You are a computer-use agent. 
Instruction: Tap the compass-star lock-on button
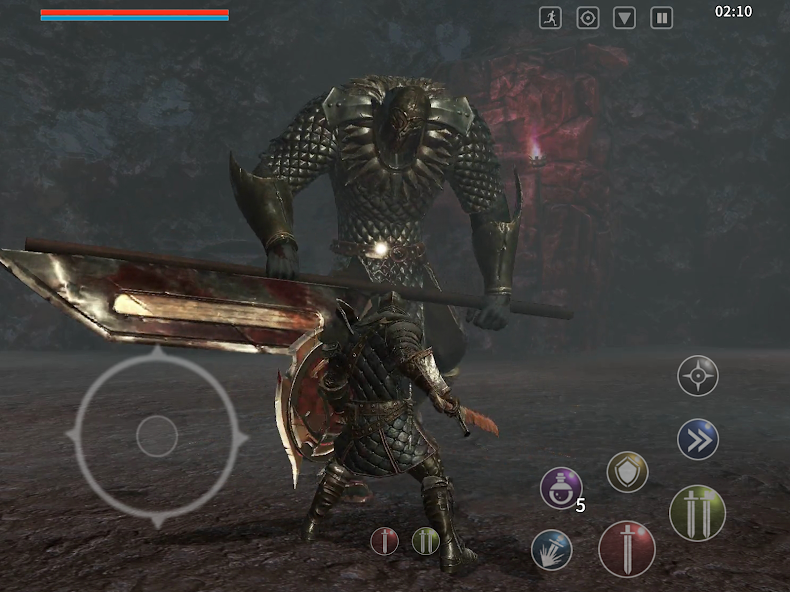point(697,376)
